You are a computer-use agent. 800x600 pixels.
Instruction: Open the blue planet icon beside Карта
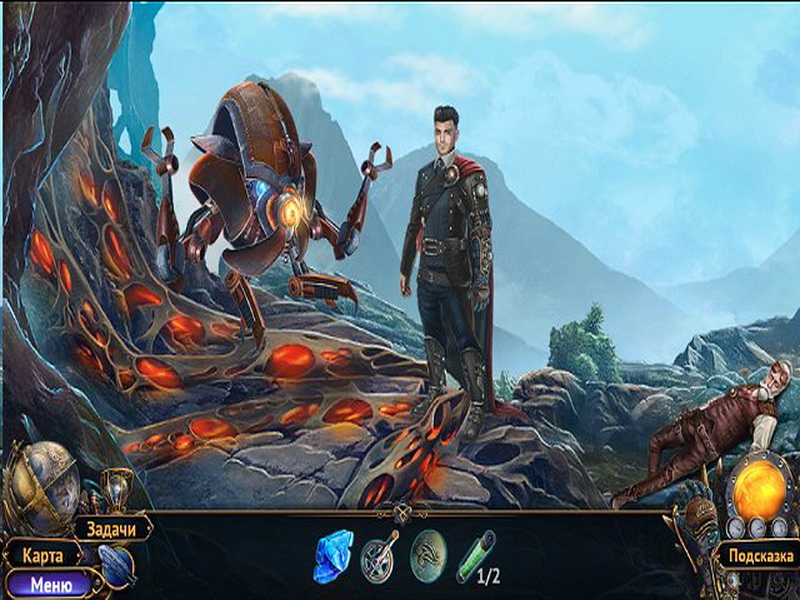click(x=116, y=567)
